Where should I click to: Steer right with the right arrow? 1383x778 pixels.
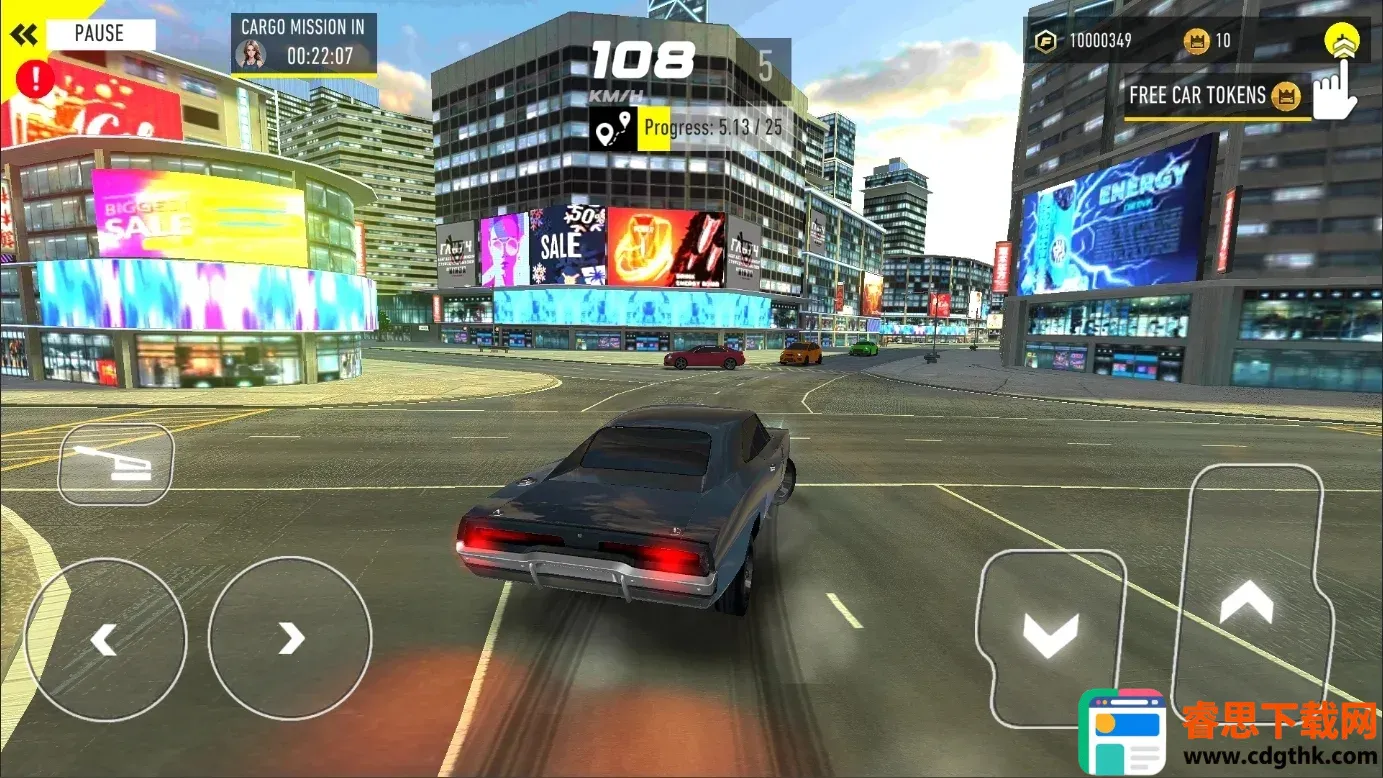290,638
